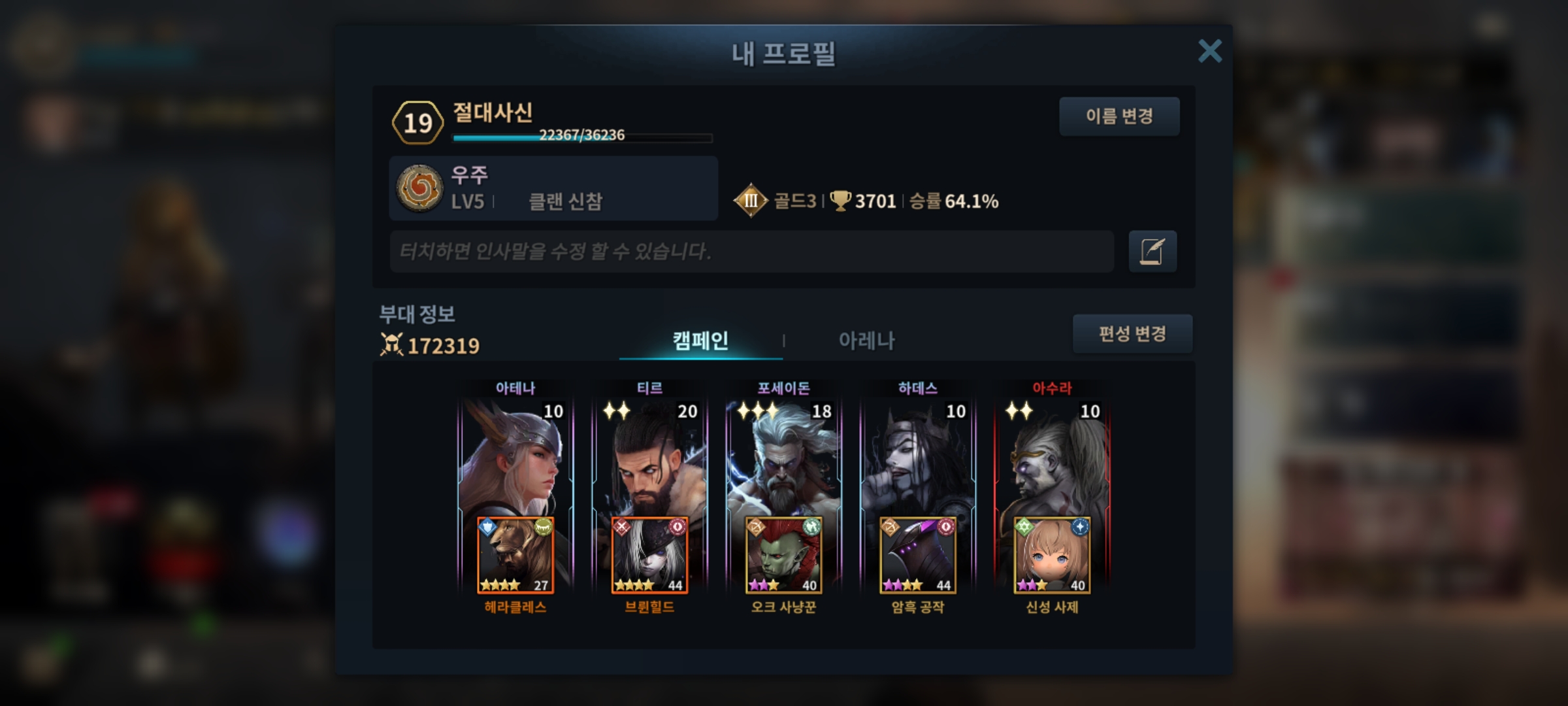Choose the 아수라 commander card
This screenshot has height=706, width=1568.
(x=1052, y=458)
